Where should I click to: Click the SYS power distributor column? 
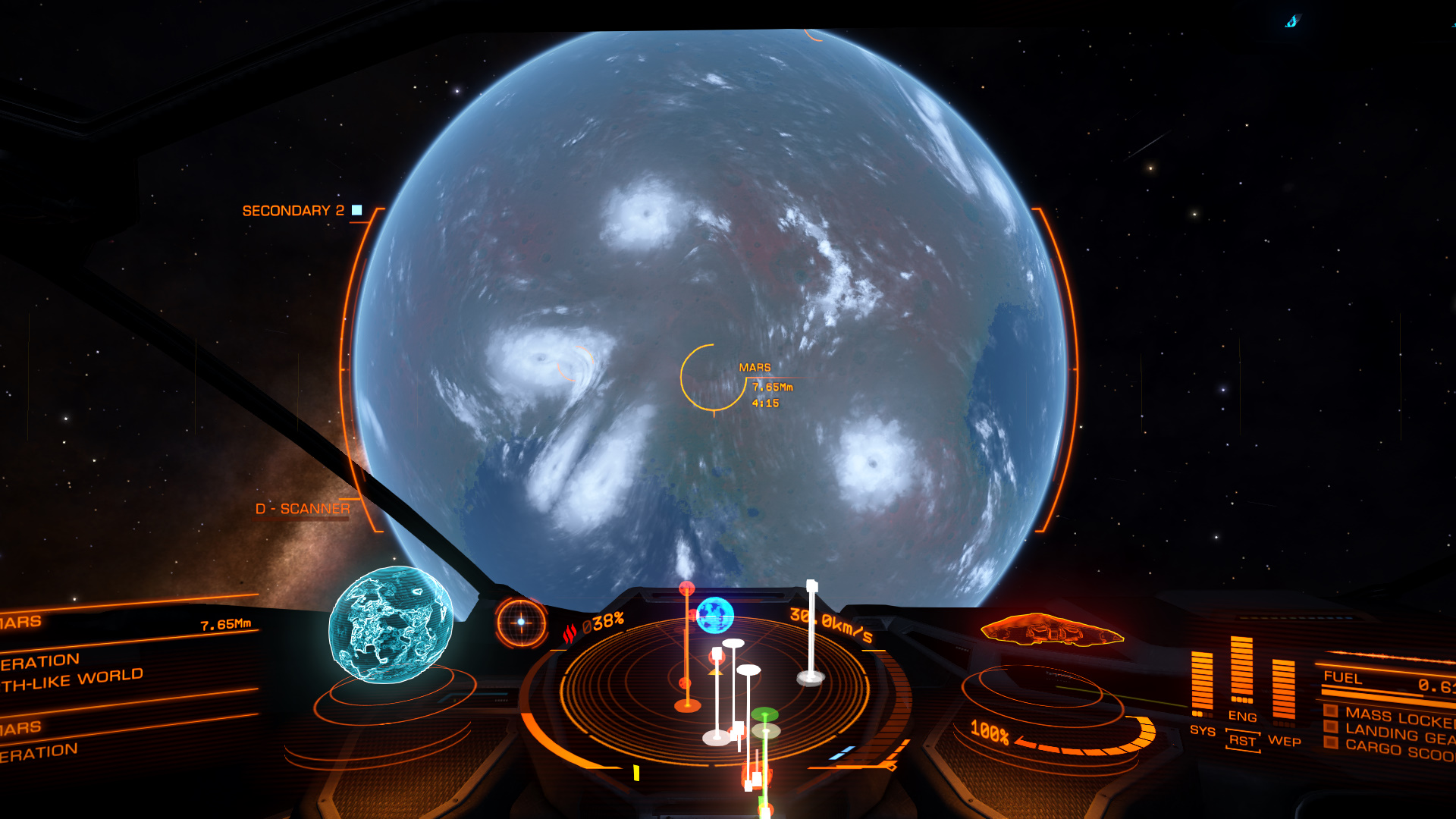1202,682
